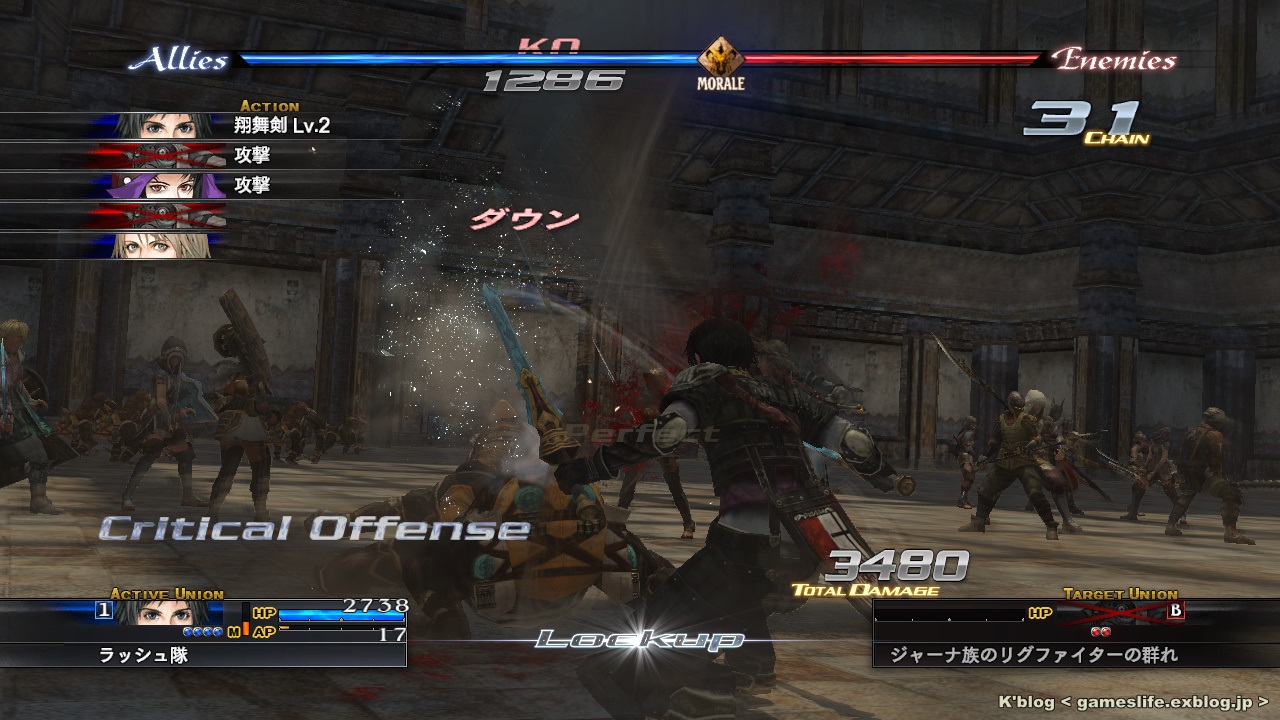
Task: Select the blonde character's portrait row
Action: point(168,245)
